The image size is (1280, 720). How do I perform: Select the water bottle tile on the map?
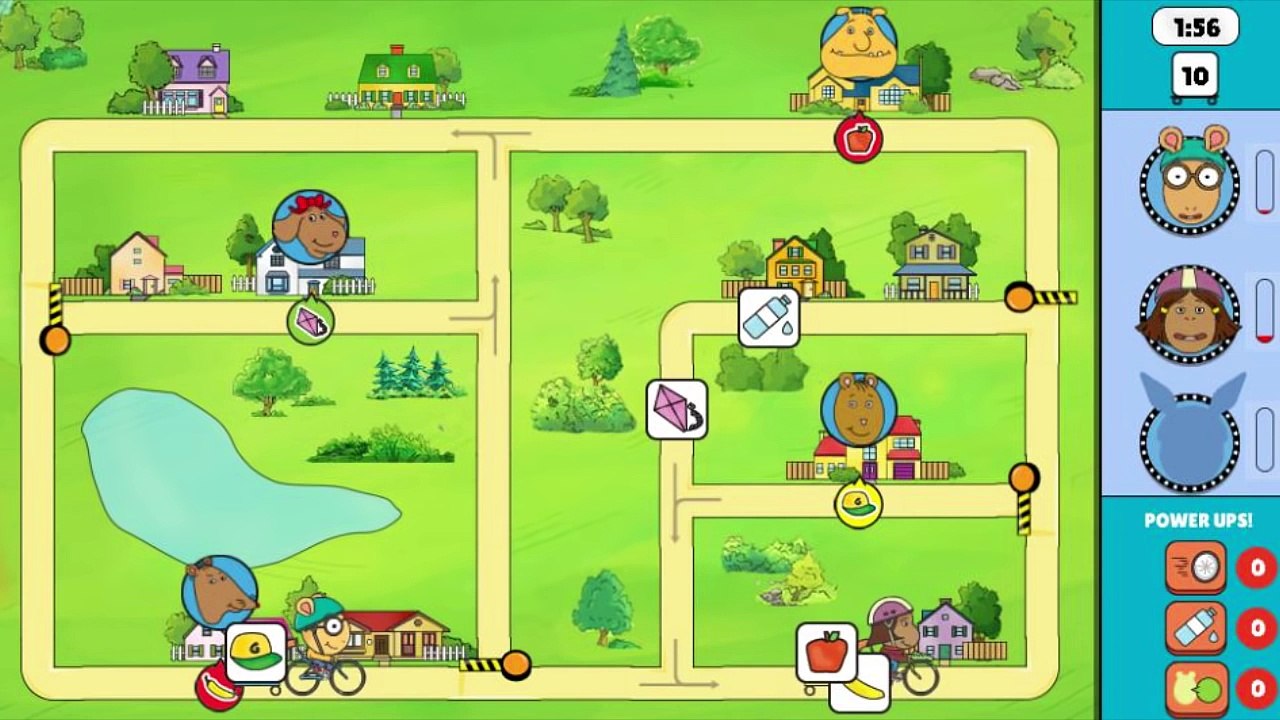(769, 317)
